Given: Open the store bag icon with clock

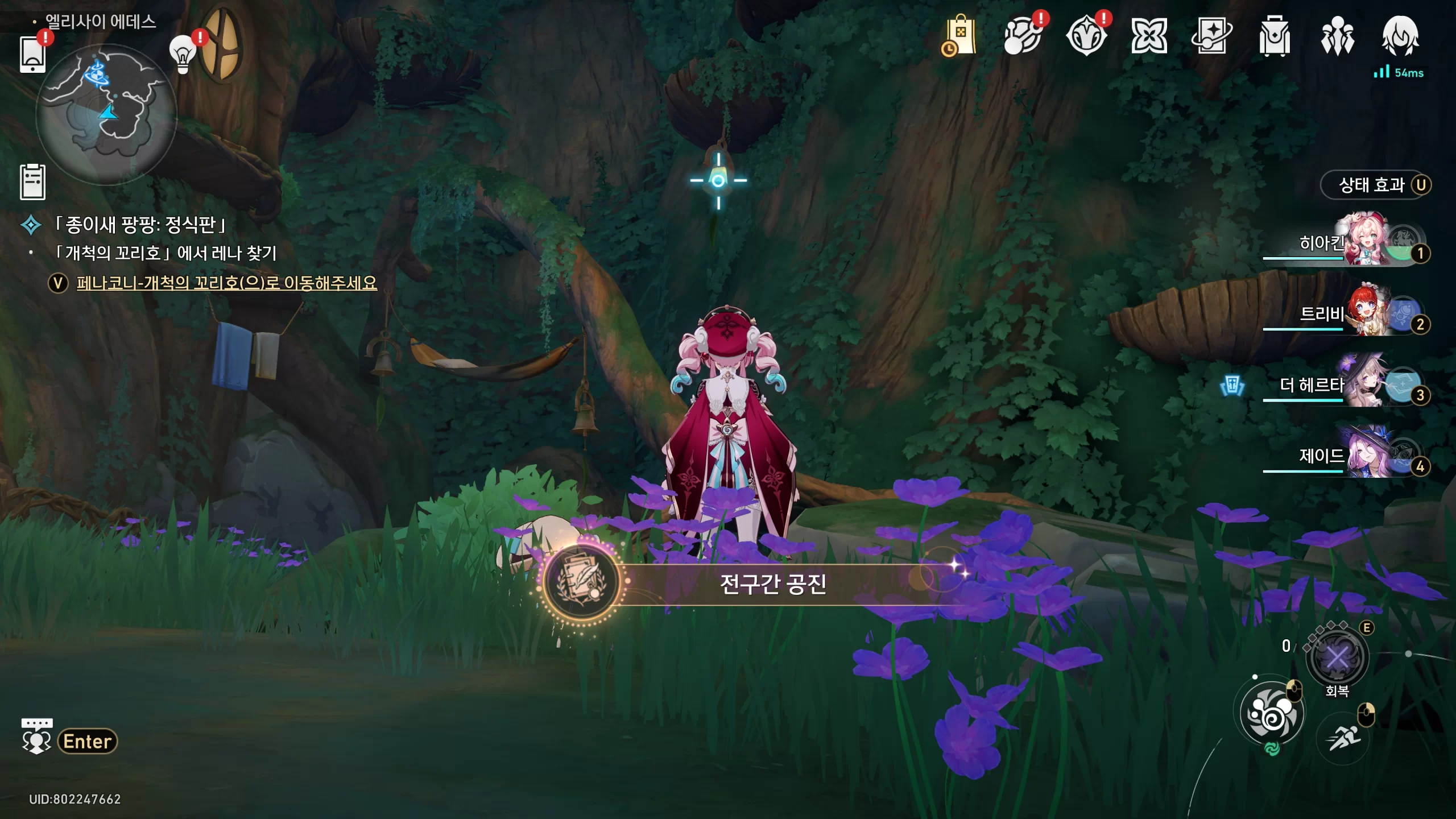Looking at the screenshot, I should click(959, 36).
